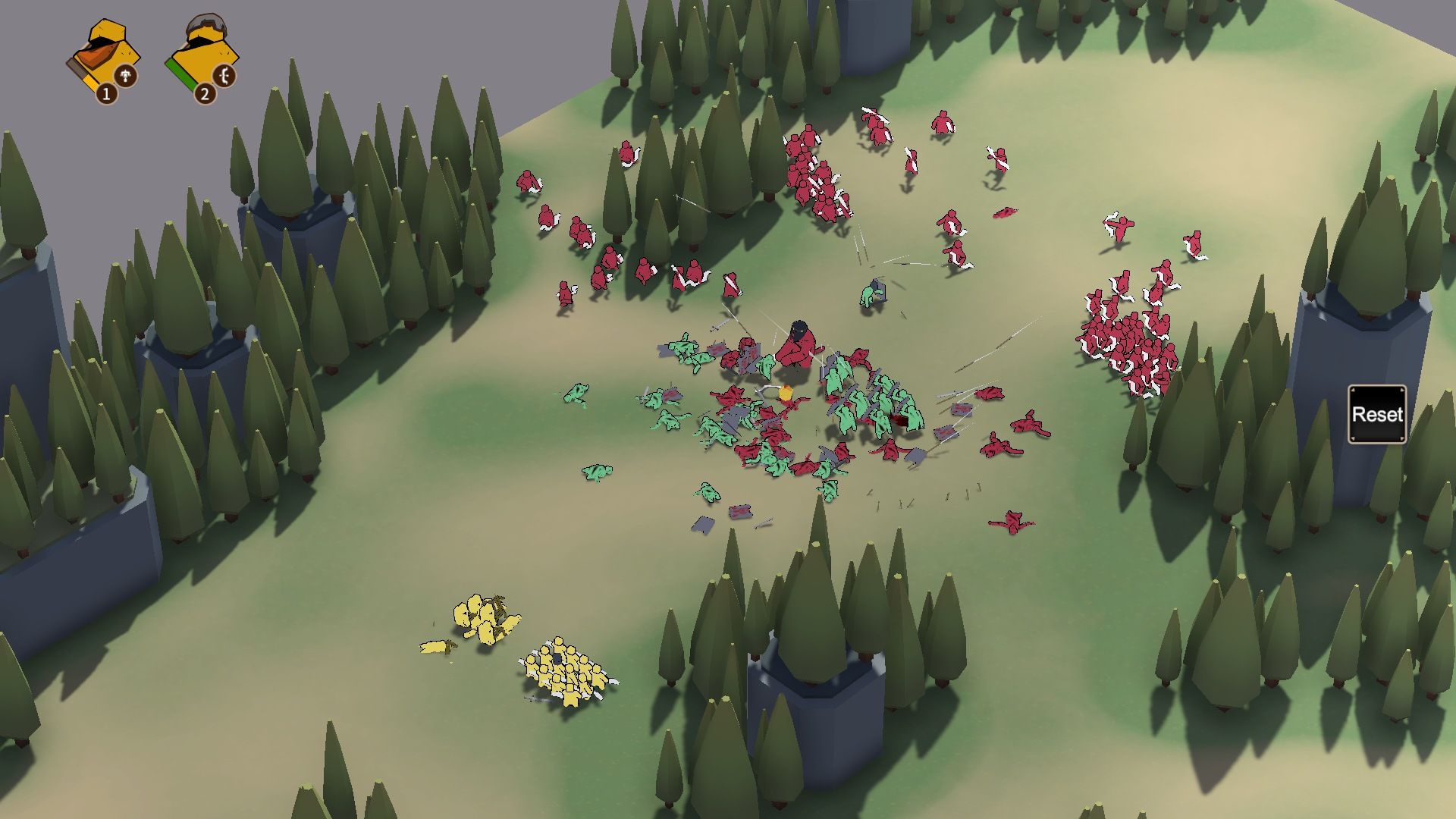The height and width of the screenshot is (819, 1456).
Task: Click the Reset button
Action: [x=1376, y=414]
